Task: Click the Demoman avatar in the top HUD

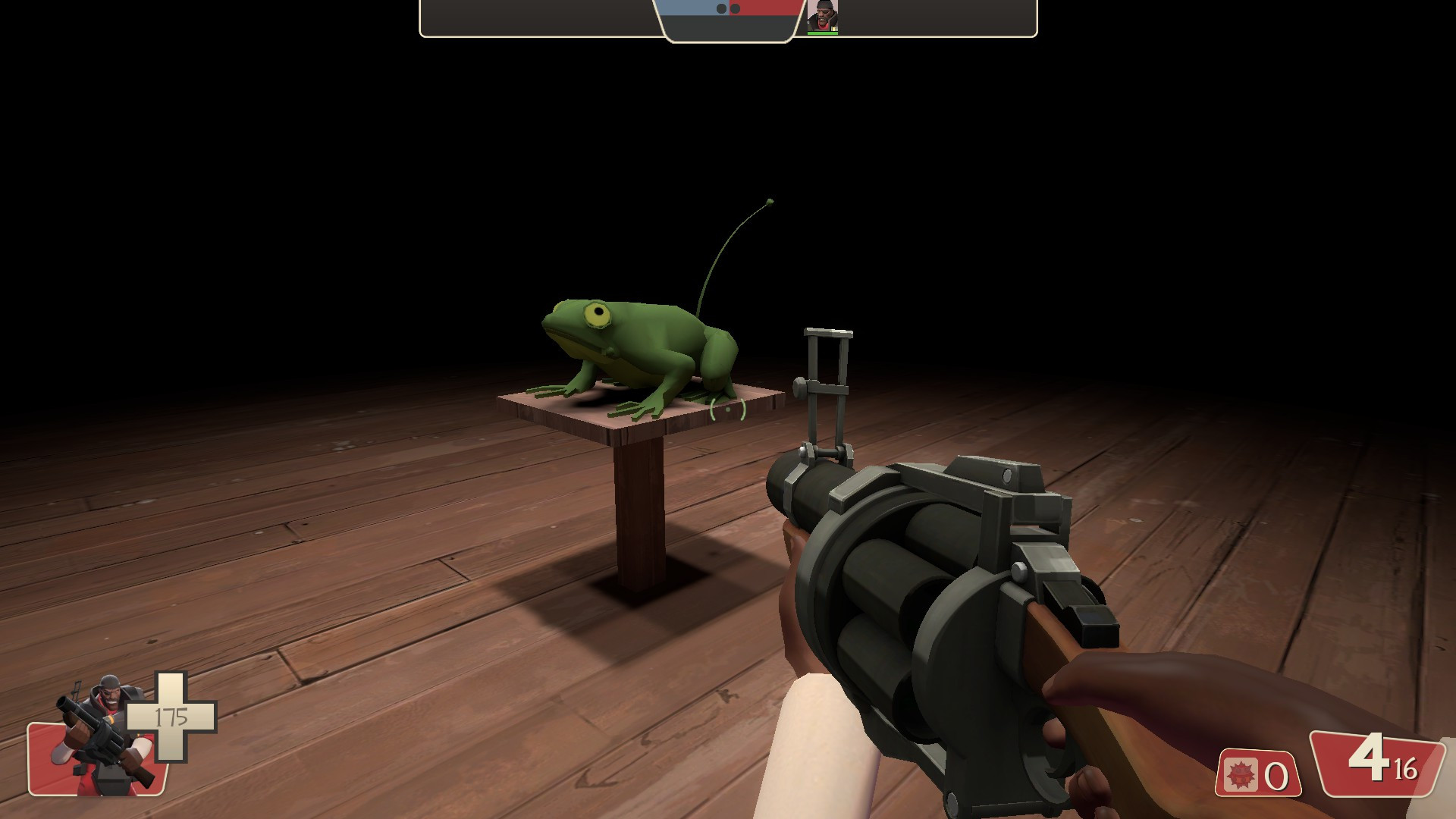Action: pos(824,15)
